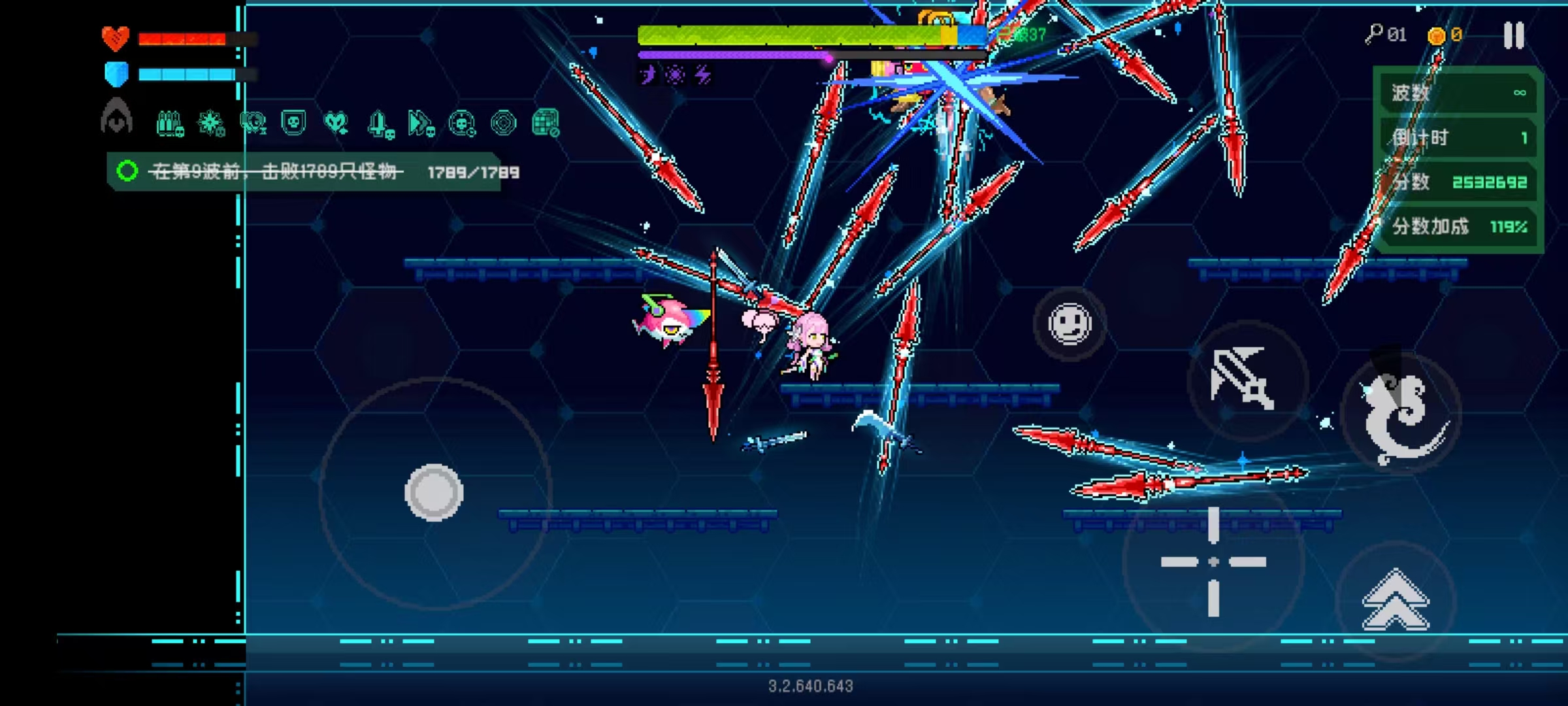
Task: Touch the virtual joystick knob
Action: pyautogui.click(x=434, y=492)
